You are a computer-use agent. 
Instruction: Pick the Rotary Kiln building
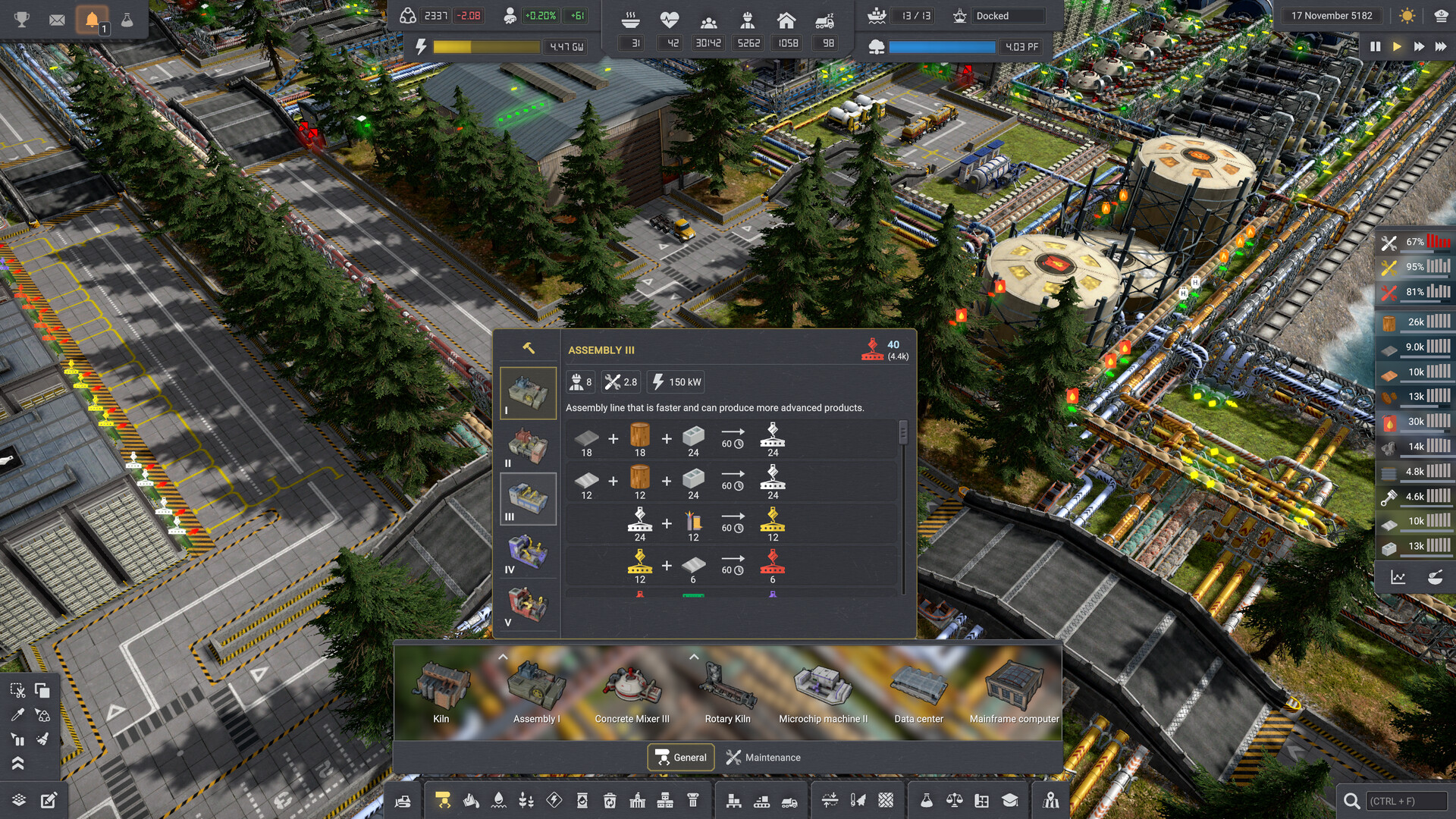pos(727,692)
